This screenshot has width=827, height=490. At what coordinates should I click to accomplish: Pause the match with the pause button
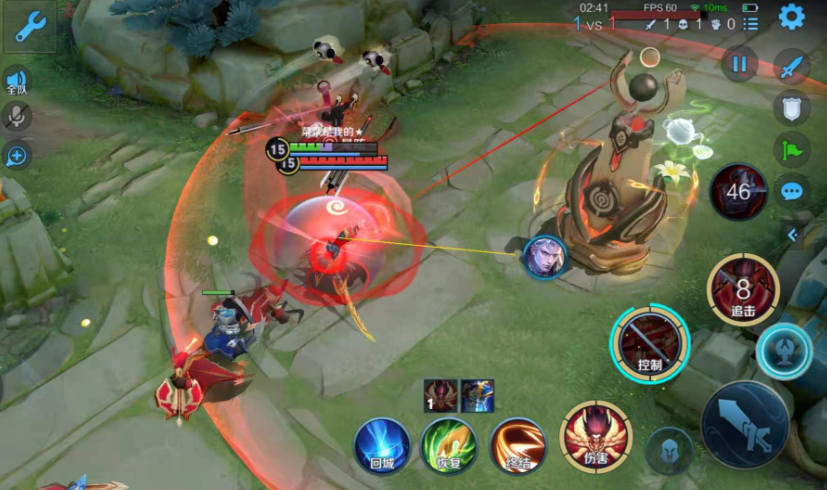click(x=739, y=65)
